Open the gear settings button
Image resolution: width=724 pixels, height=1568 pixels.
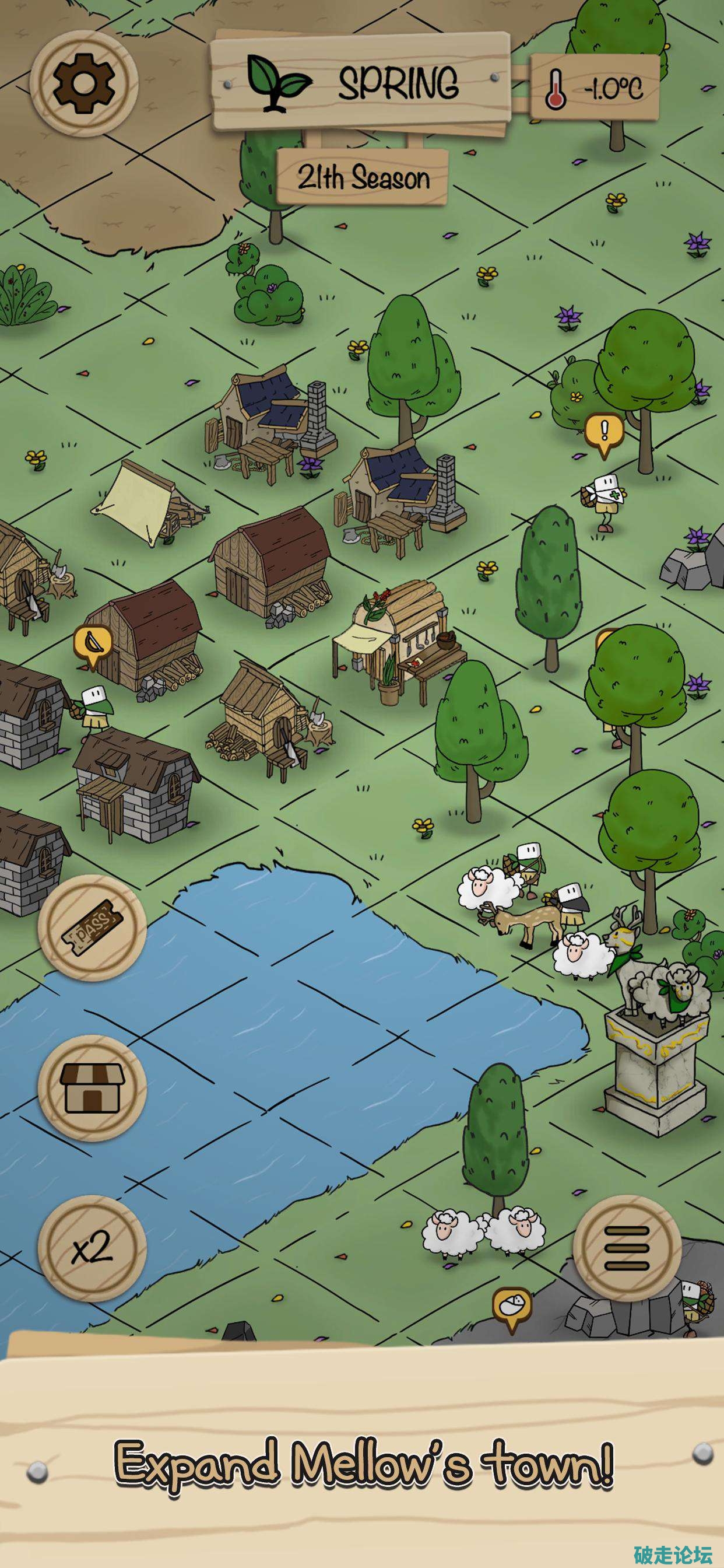coord(84,83)
